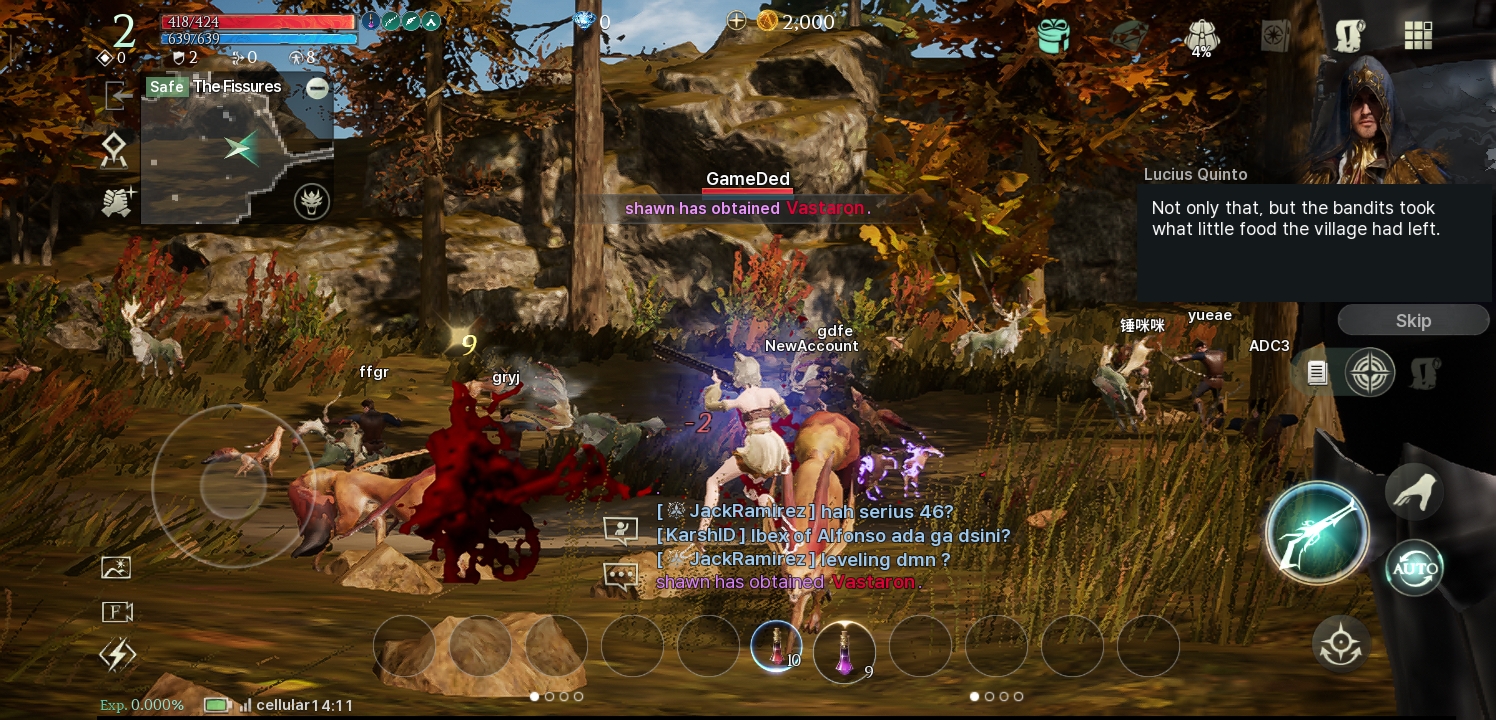Toggle the F video recording icon
The image size is (1496, 720).
[x=116, y=611]
